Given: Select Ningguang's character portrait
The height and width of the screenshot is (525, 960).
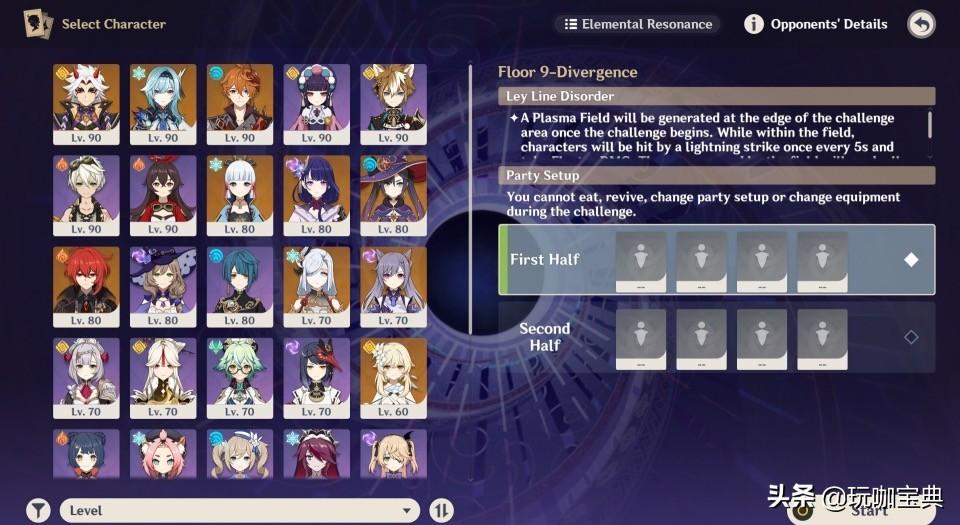Looking at the screenshot, I should point(163,378).
